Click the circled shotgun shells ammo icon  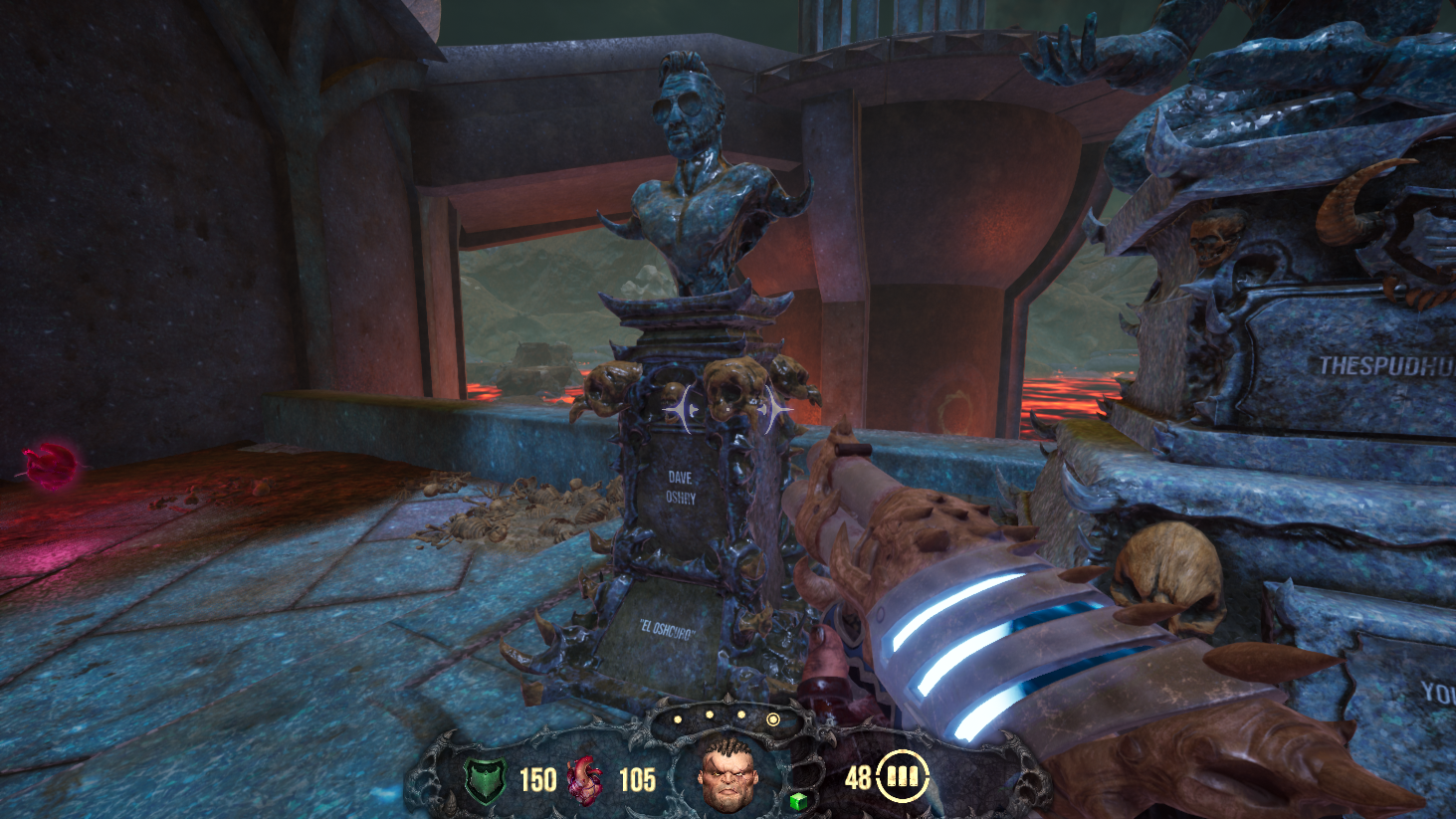(902, 776)
